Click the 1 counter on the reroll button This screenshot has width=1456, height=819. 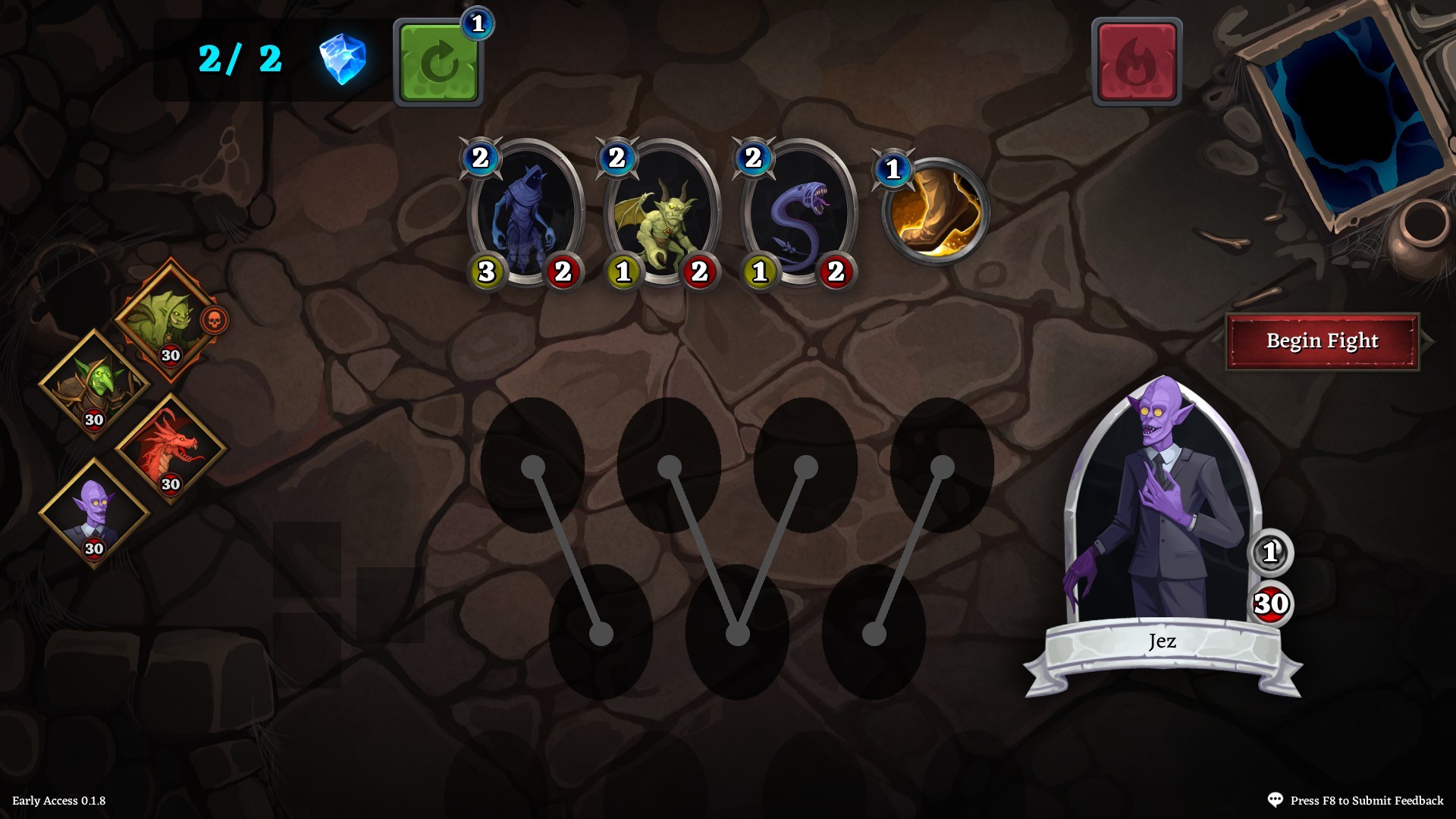[477, 24]
